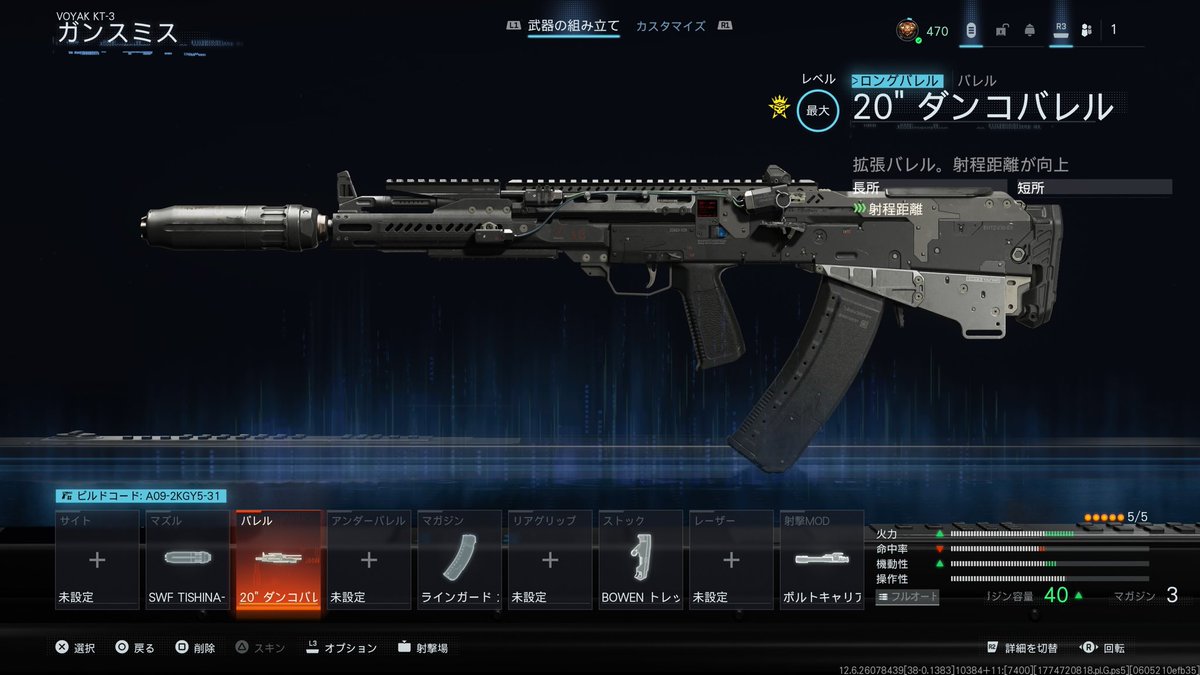Select the BOWEN stock slot
This screenshot has height=675, width=1200.
click(x=640, y=560)
